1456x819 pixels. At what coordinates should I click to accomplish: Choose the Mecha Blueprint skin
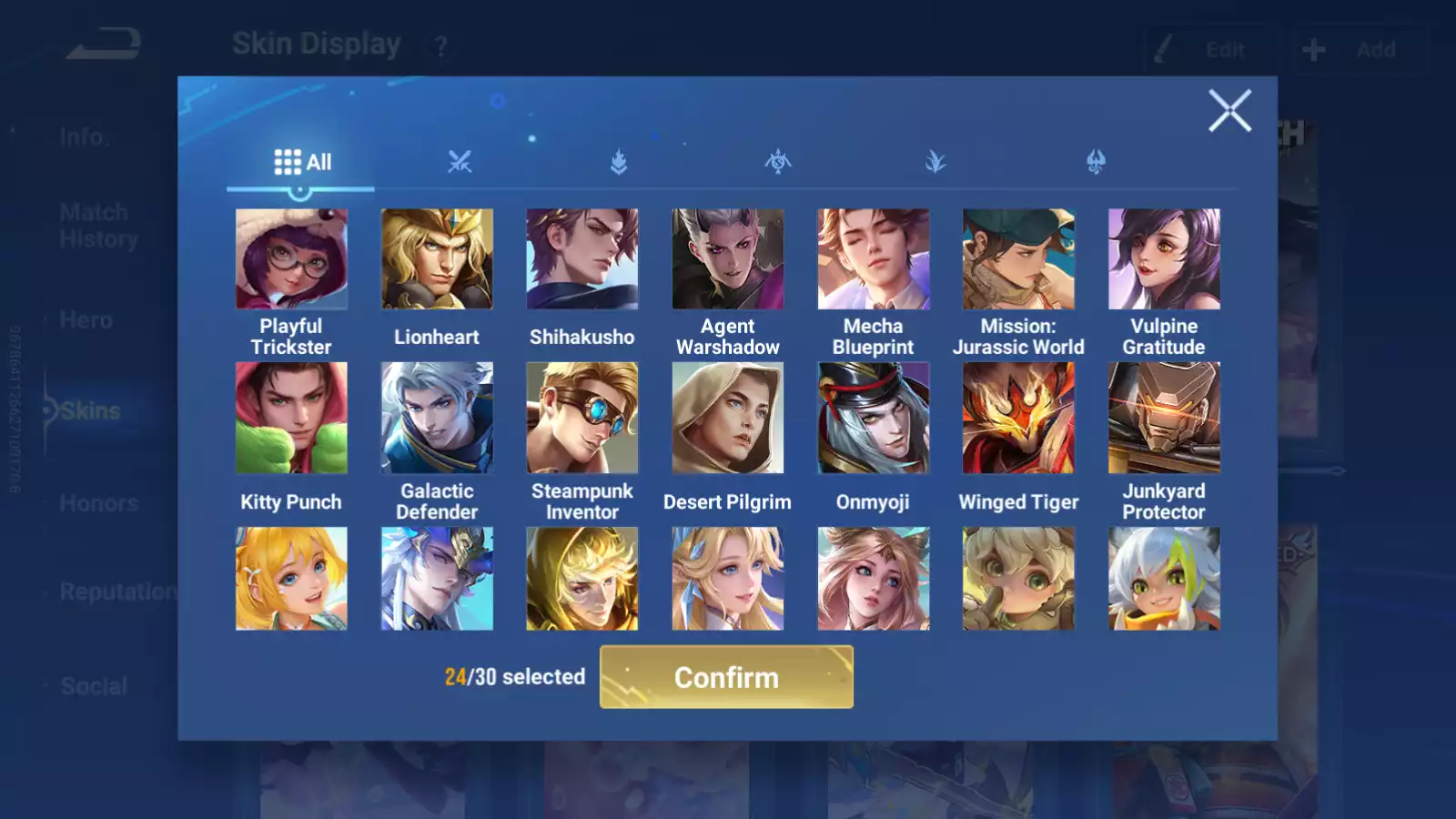pos(874,259)
